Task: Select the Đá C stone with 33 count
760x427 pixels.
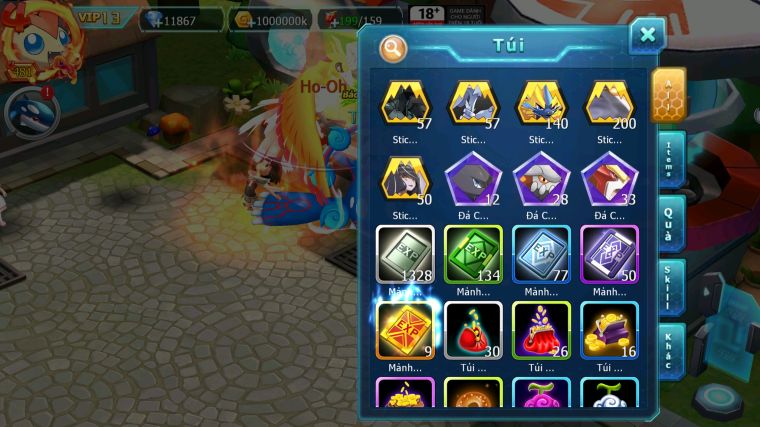Action: click(609, 179)
